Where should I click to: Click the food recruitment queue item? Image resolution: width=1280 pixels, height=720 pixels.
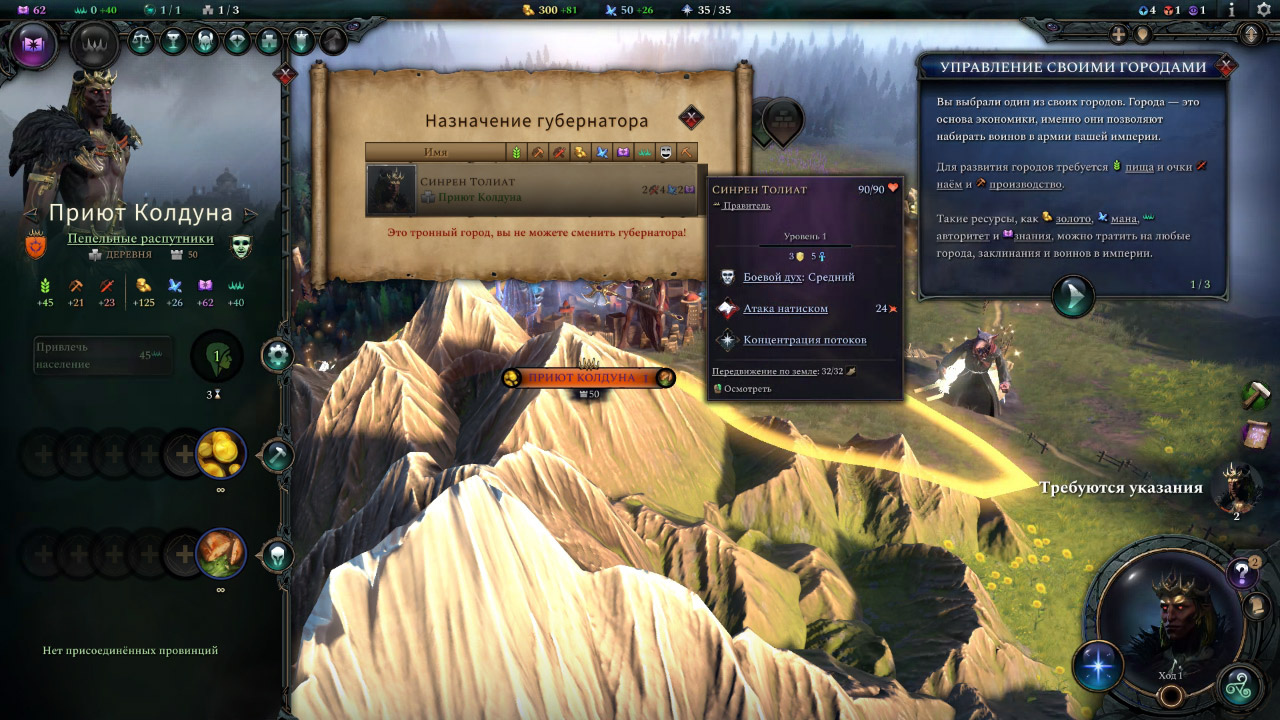pyautogui.click(x=220, y=554)
